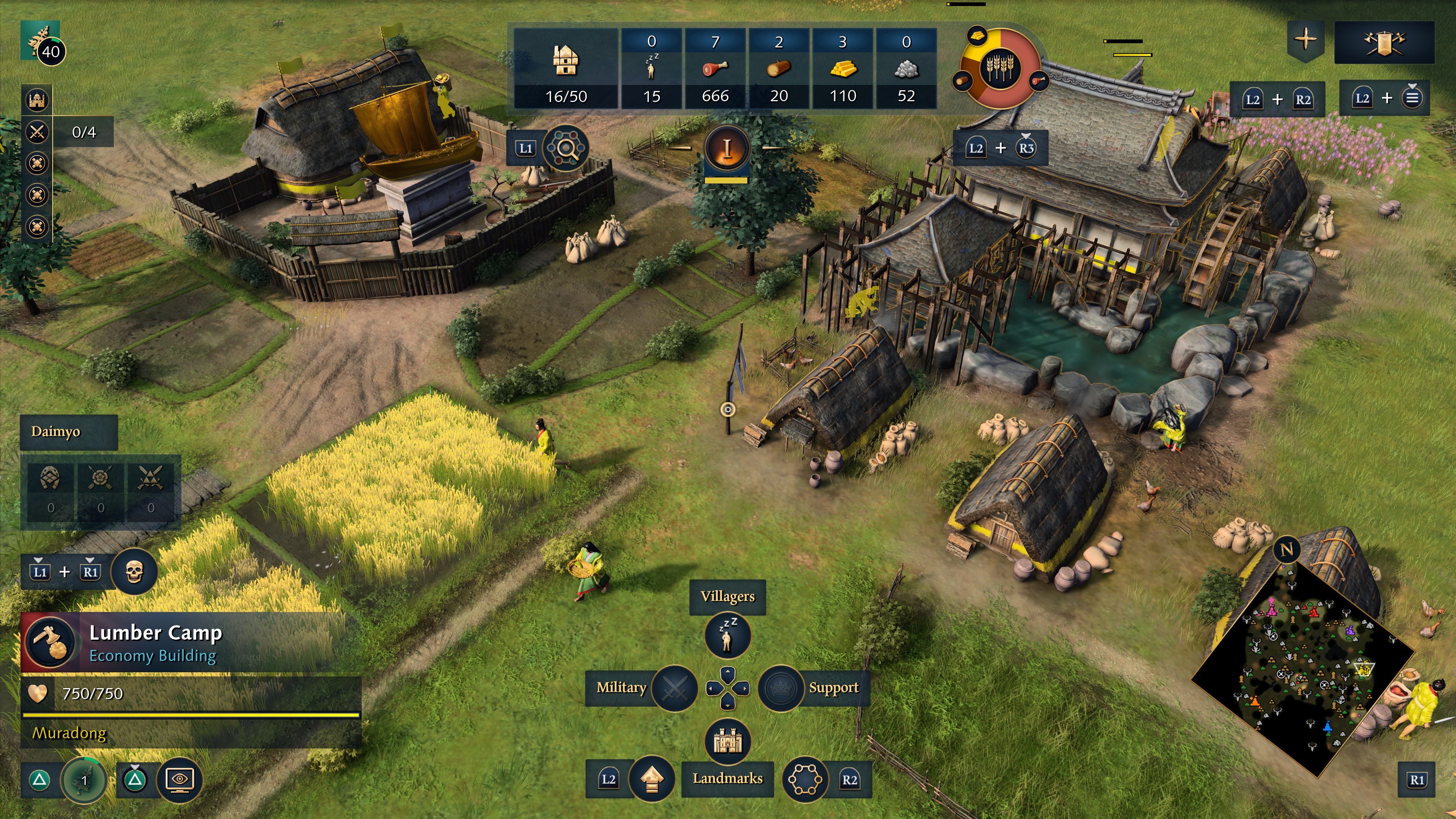This screenshot has width=1456, height=819.
Task: Open the wheat resource wheel
Action: click(1001, 68)
